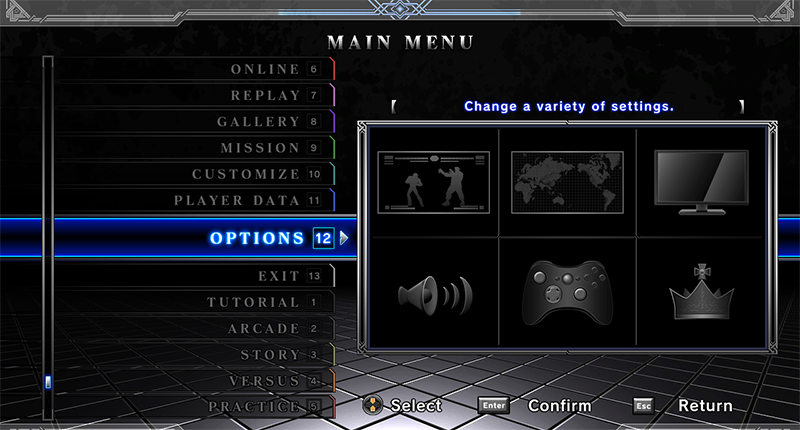Image resolution: width=800 pixels, height=430 pixels.
Task: Select the gamepad controller settings thumbnail
Action: (x=566, y=292)
